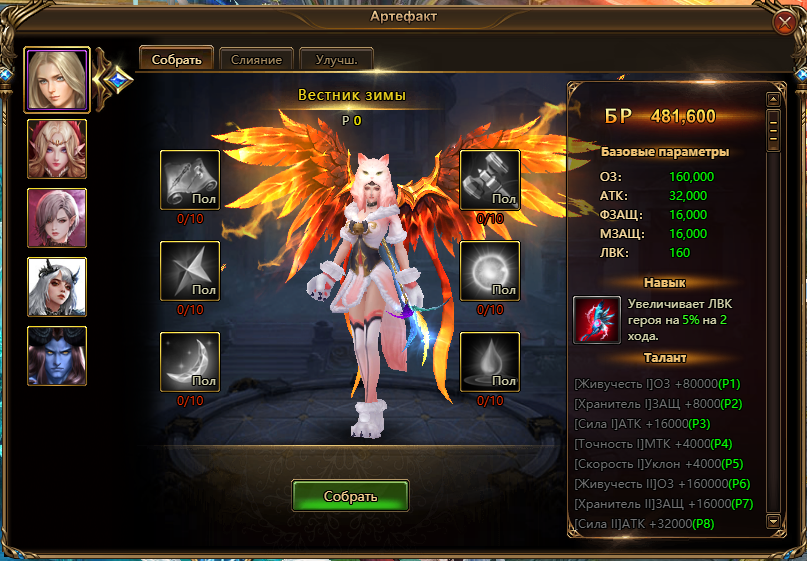The image size is (807, 561).
Task: Pick the mauve-haired girl portrait
Action: [x=57, y=218]
